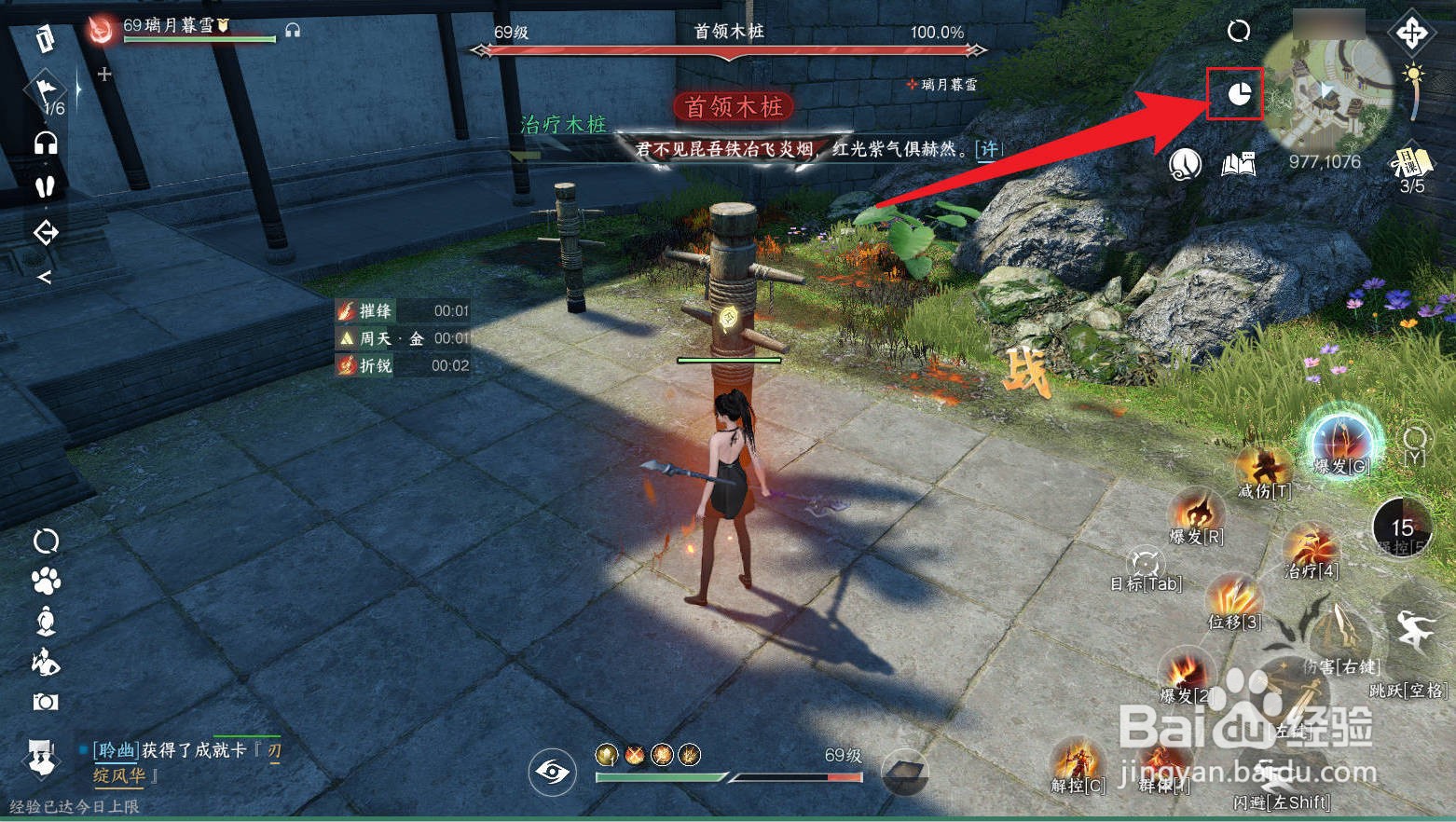Click the compass cross icon above the minimap

(1411, 33)
